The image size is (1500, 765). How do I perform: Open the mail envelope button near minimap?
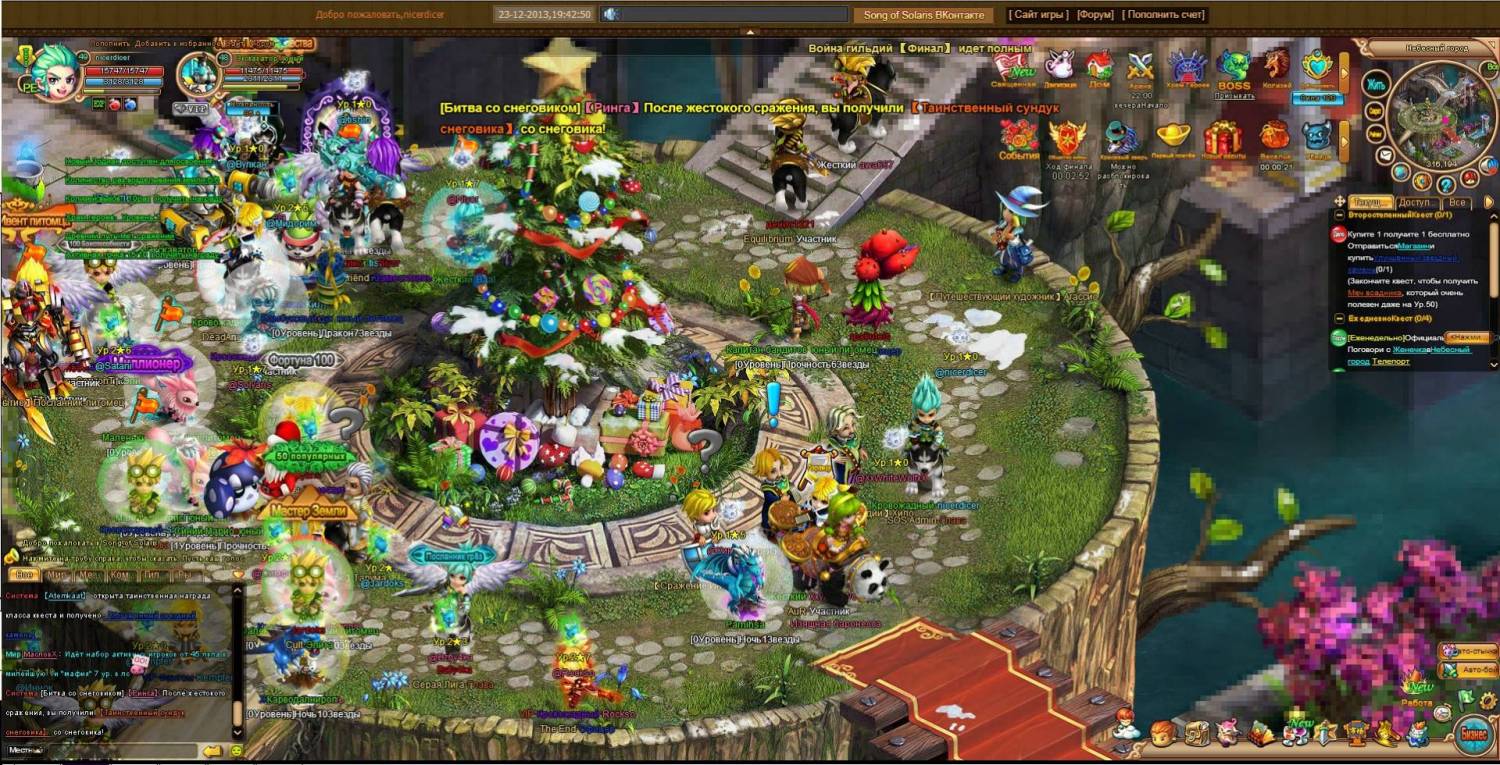(x=1385, y=157)
